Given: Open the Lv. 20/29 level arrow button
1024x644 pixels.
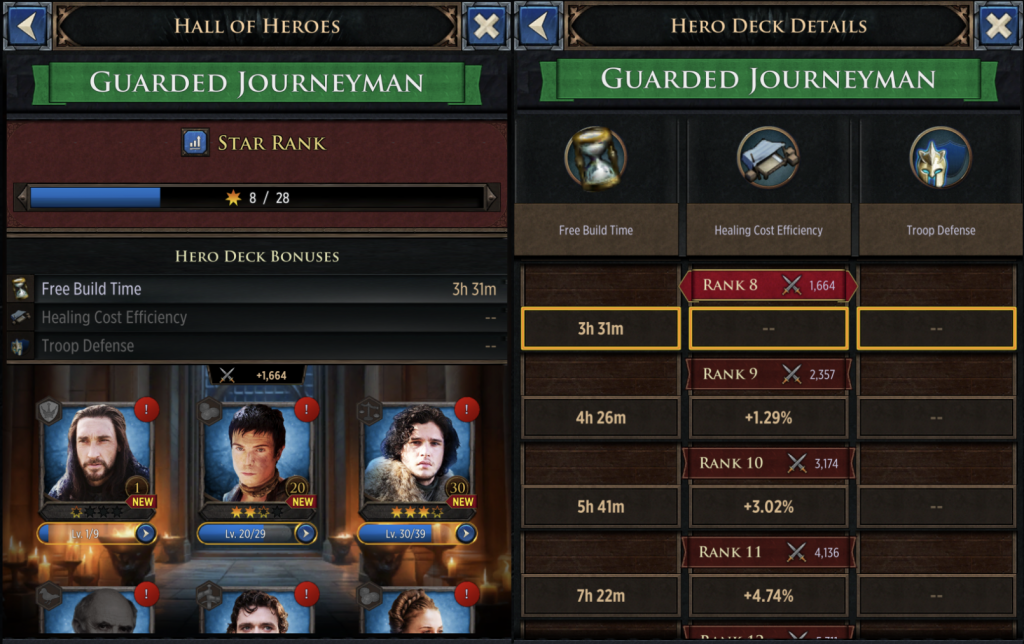Looking at the screenshot, I should click(306, 533).
